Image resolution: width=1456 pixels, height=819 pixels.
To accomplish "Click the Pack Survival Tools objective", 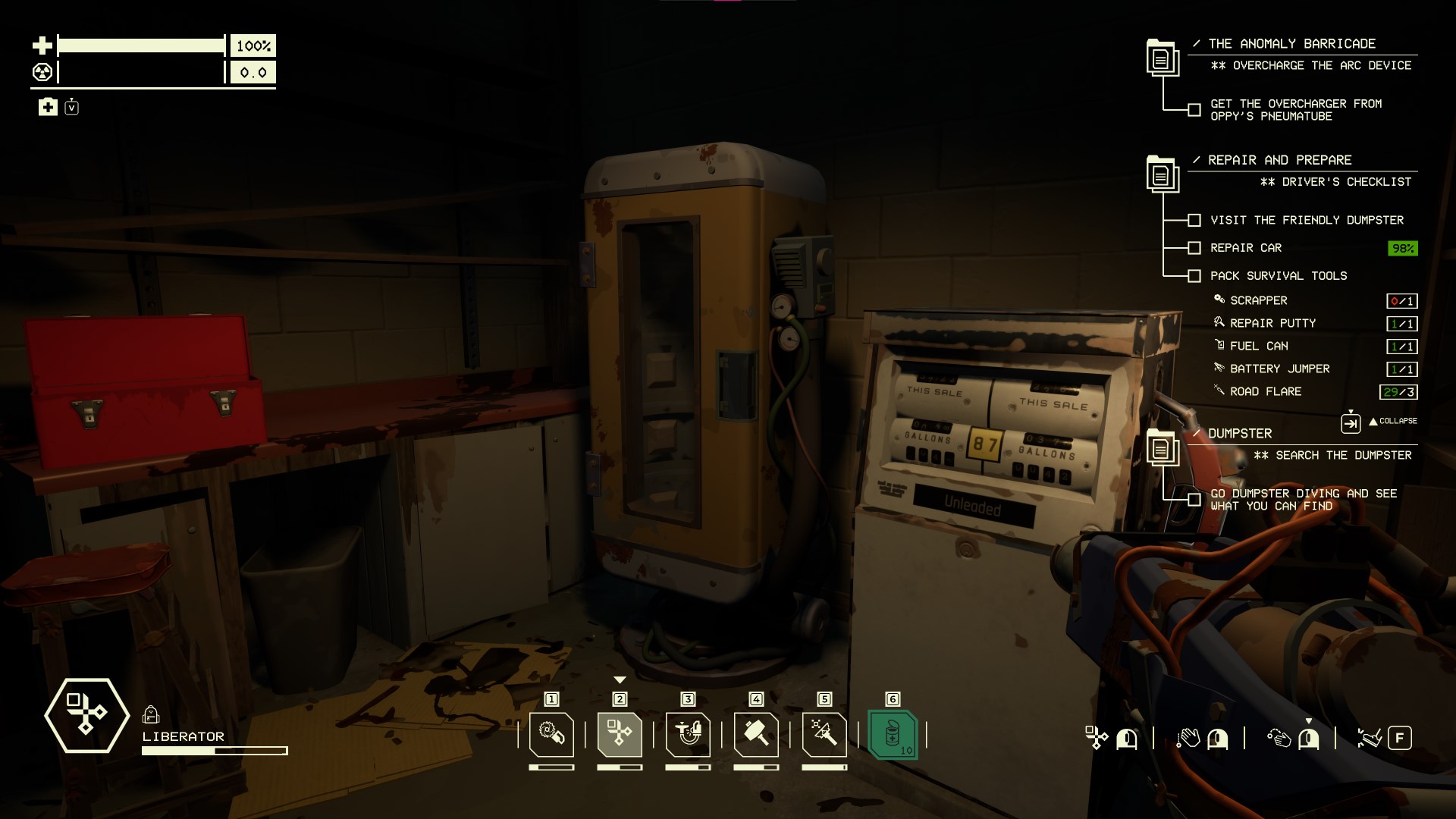I will [x=1279, y=276].
